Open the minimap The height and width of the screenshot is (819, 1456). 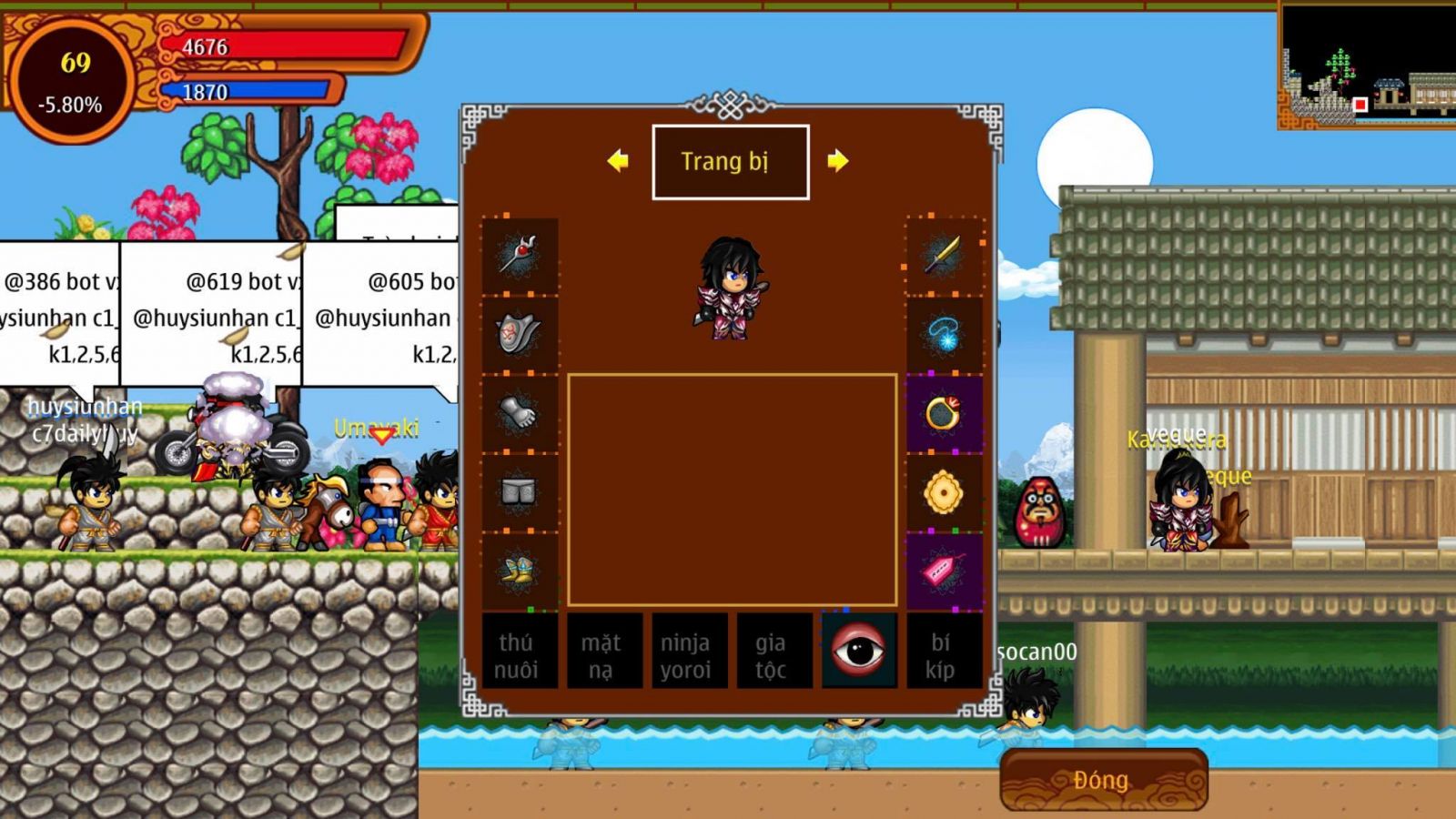click(1365, 66)
